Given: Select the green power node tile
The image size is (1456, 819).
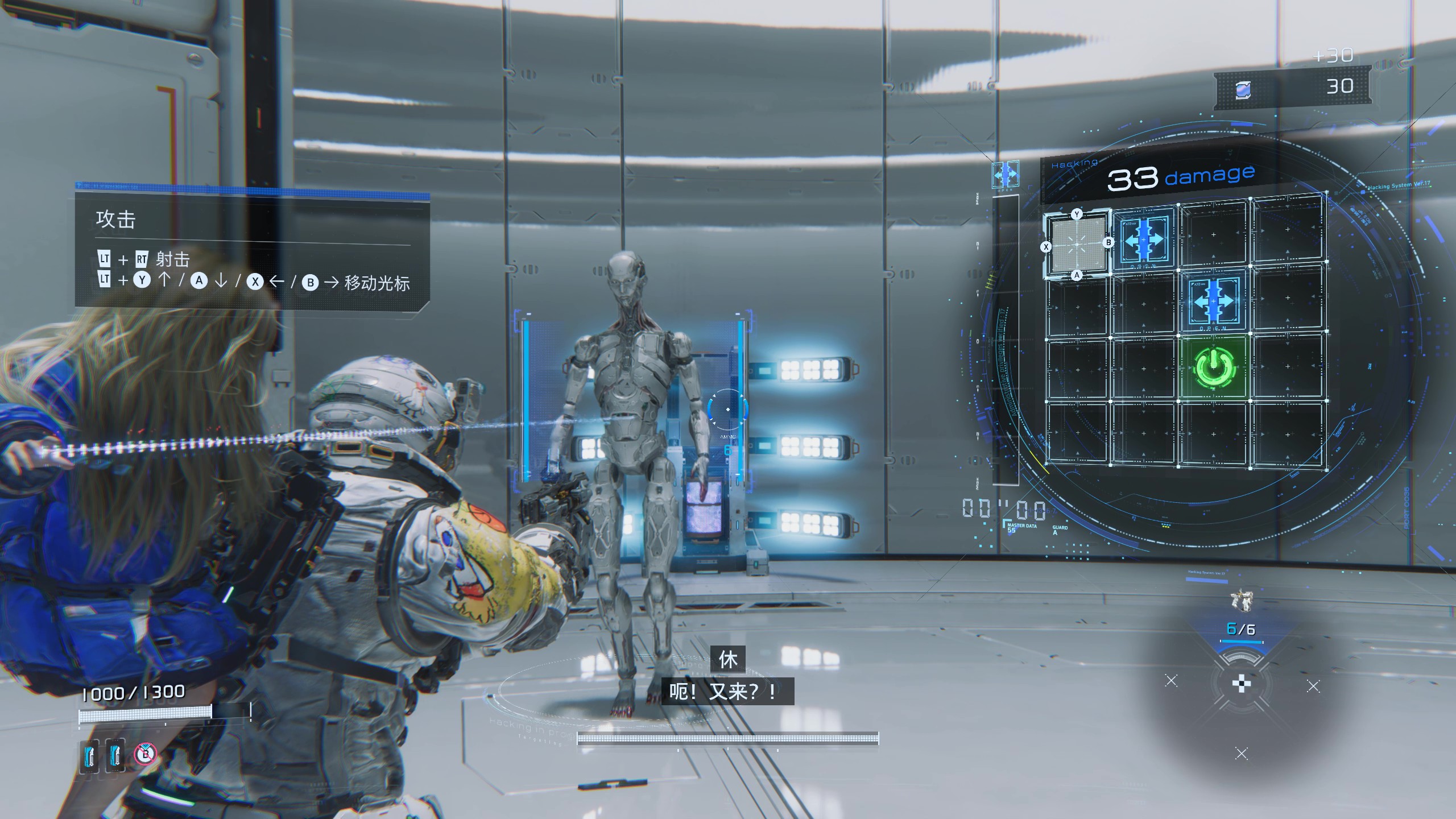Looking at the screenshot, I should pos(1214,368).
